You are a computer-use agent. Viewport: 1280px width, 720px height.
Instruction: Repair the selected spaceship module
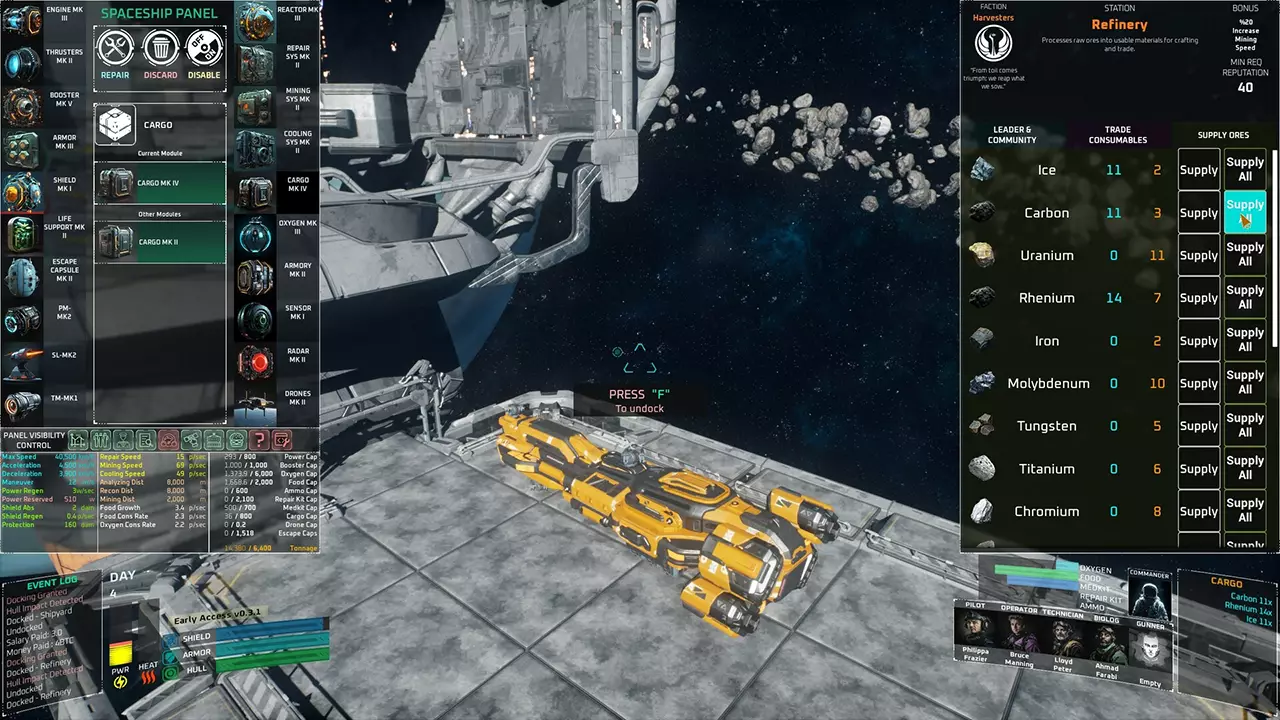[115, 51]
